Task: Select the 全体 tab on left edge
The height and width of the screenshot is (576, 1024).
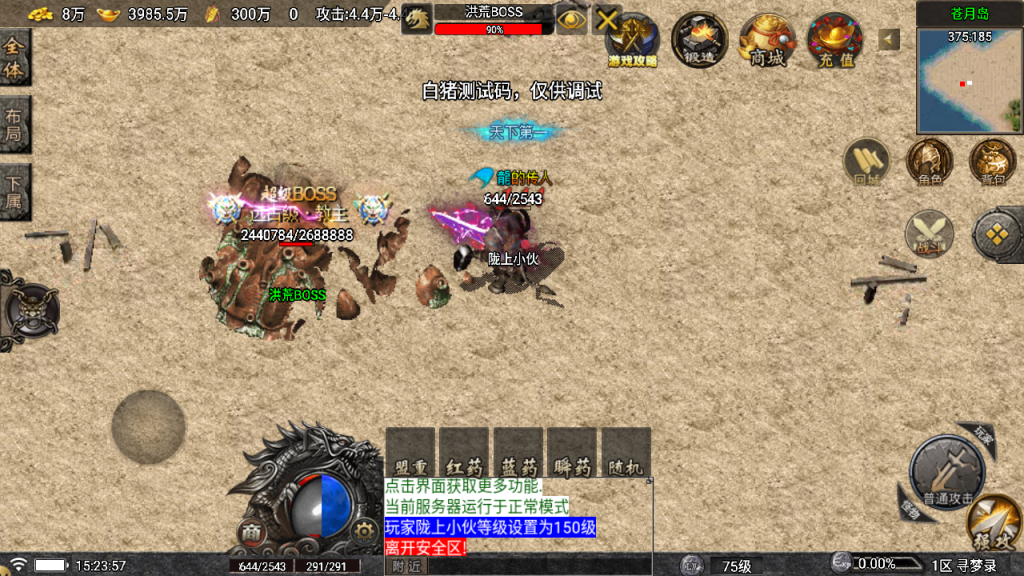Action: (14, 56)
